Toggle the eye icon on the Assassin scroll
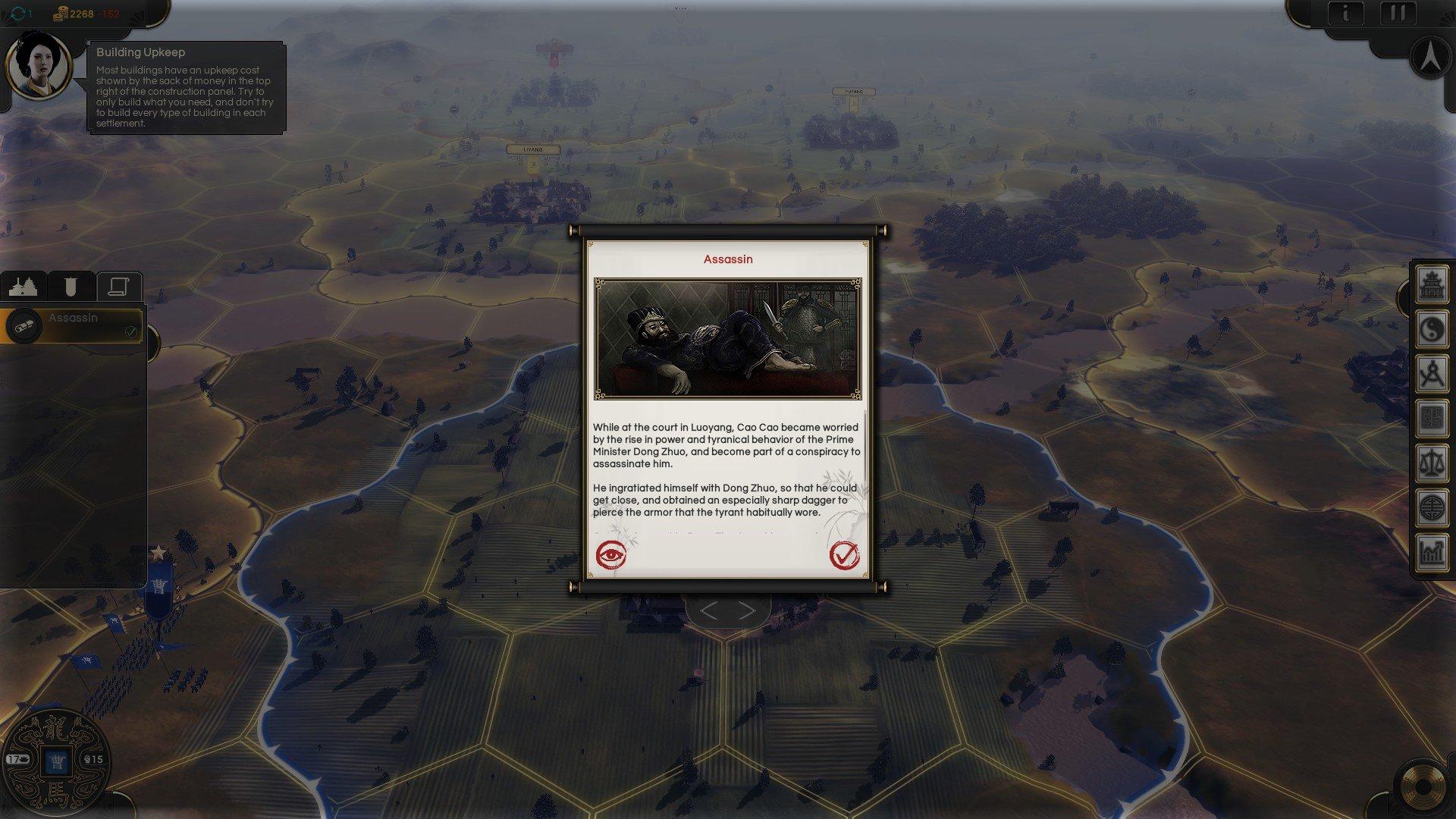The image size is (1456, 819). (611, 557)
